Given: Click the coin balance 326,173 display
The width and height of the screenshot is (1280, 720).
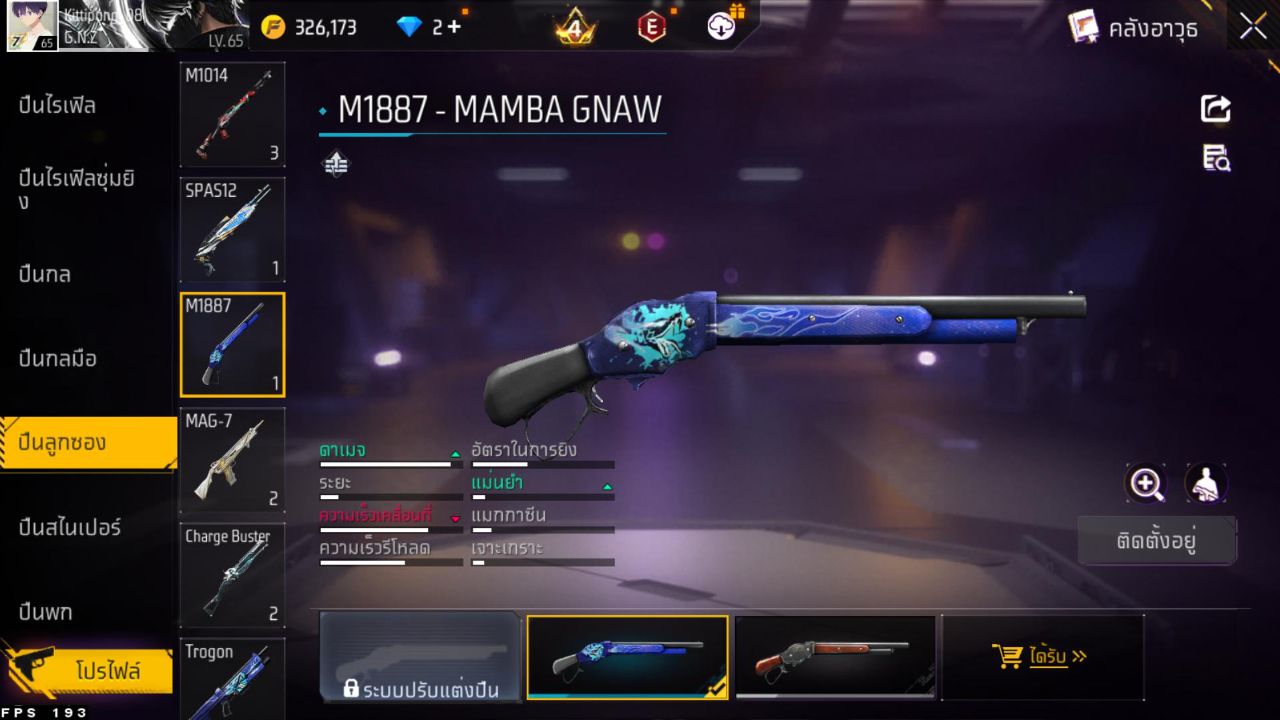Looking at the screenshot, I should click(325, 27).
